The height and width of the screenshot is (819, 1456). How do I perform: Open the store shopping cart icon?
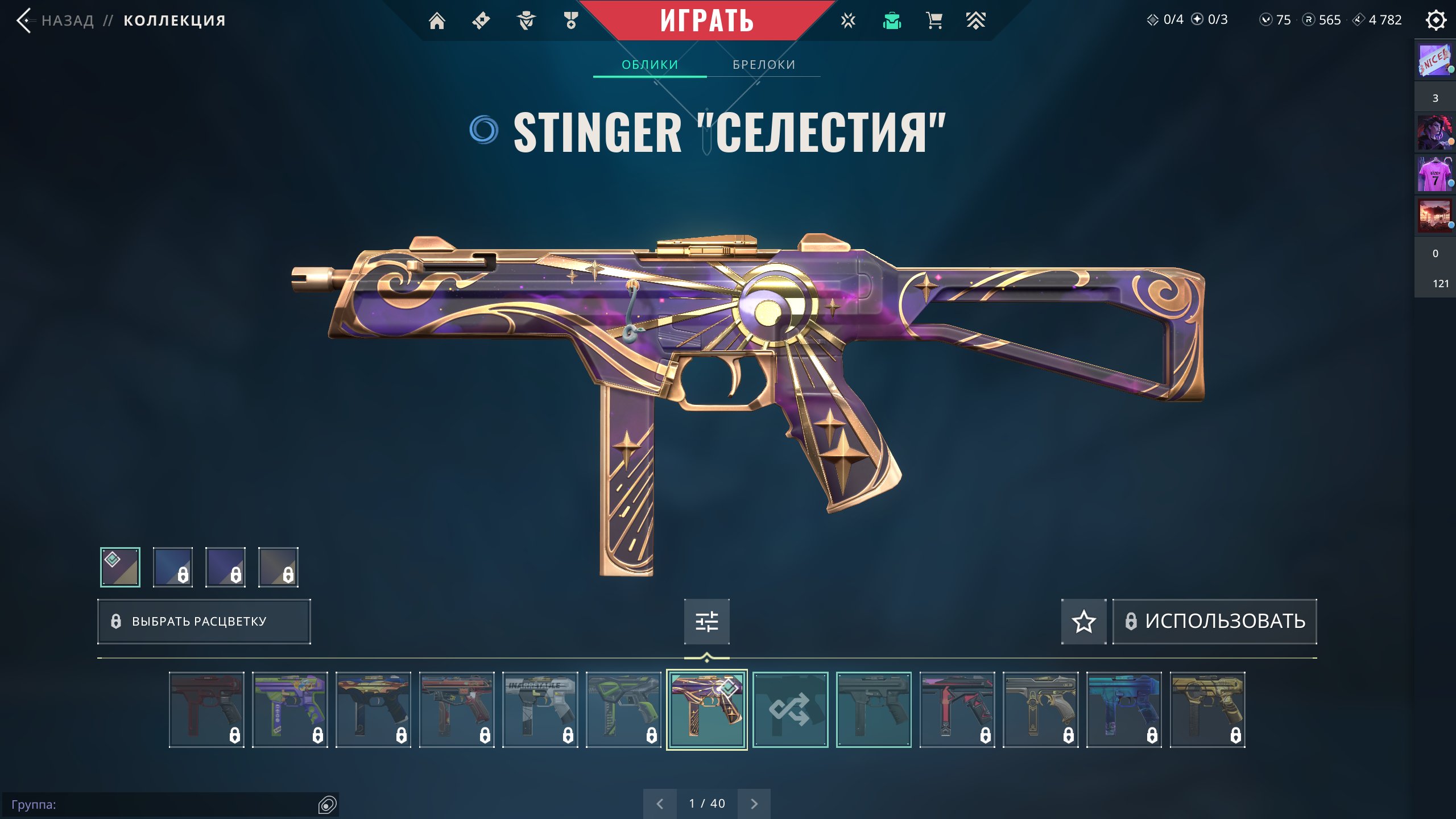click(x=934, y=21)
